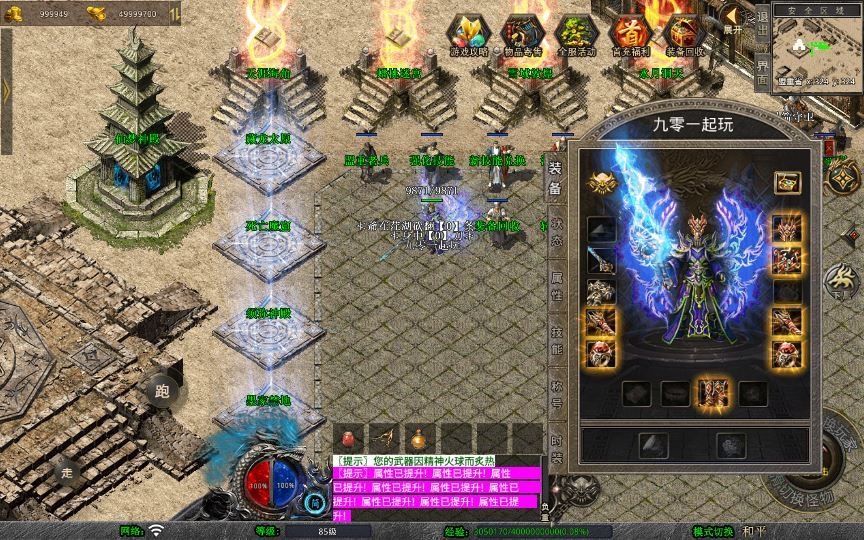The image size is (864, 540).
Task: Switch to the 状态 status tab
Action: tap(556, 233)
